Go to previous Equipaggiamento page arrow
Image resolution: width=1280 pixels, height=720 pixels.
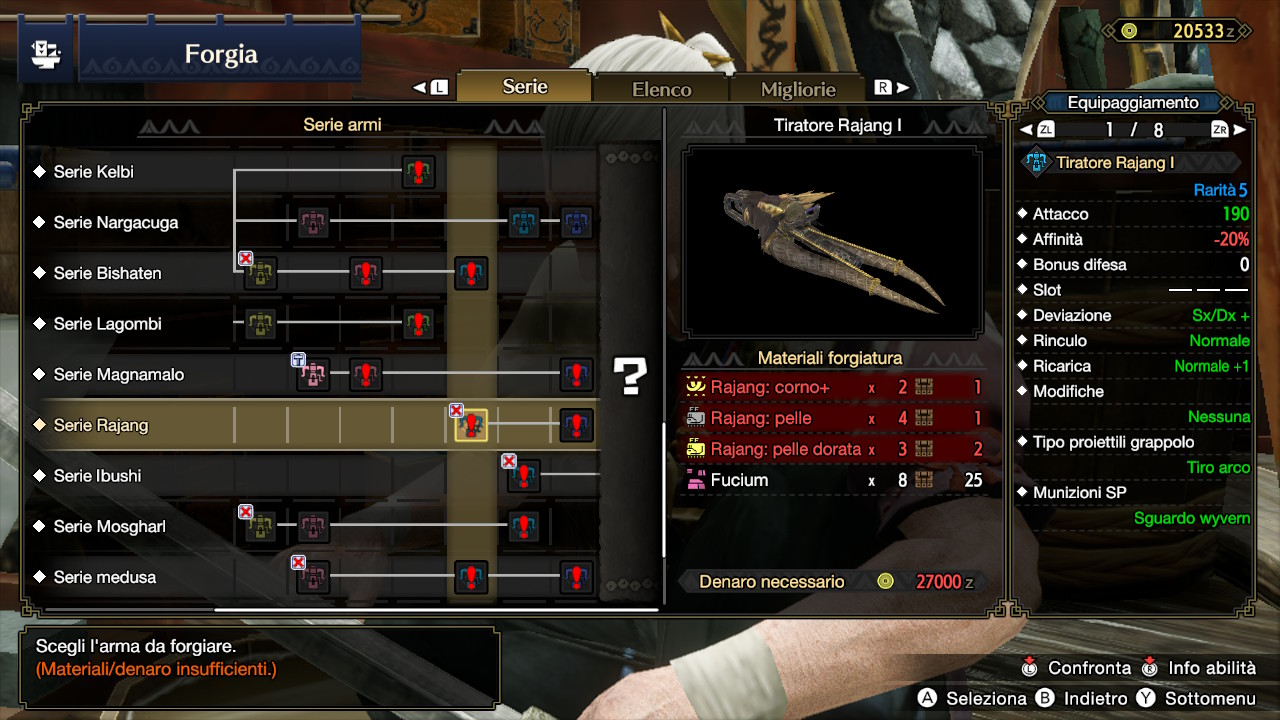tap(1025, 130)
